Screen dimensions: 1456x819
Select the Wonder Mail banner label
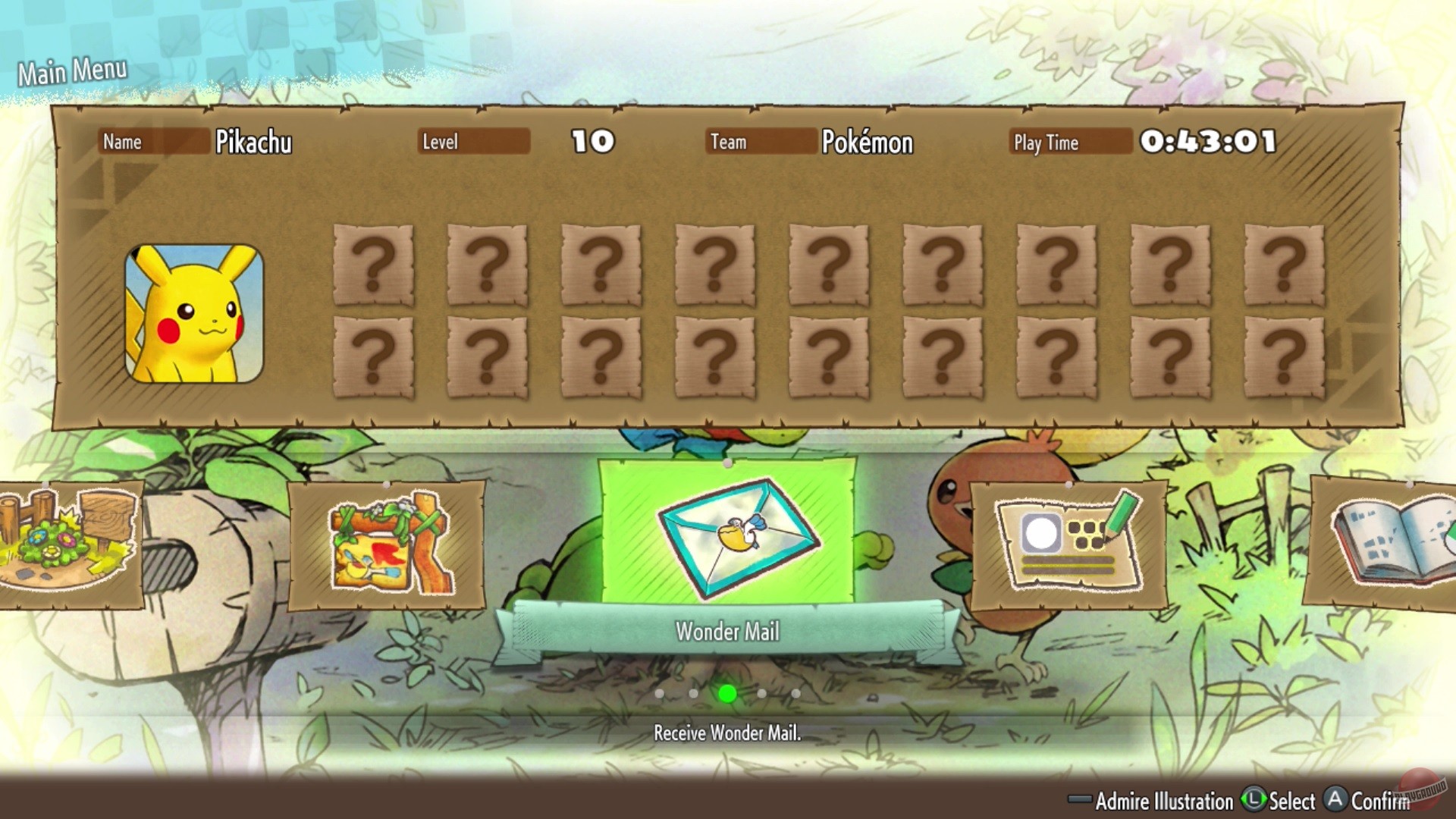point(727,630)
